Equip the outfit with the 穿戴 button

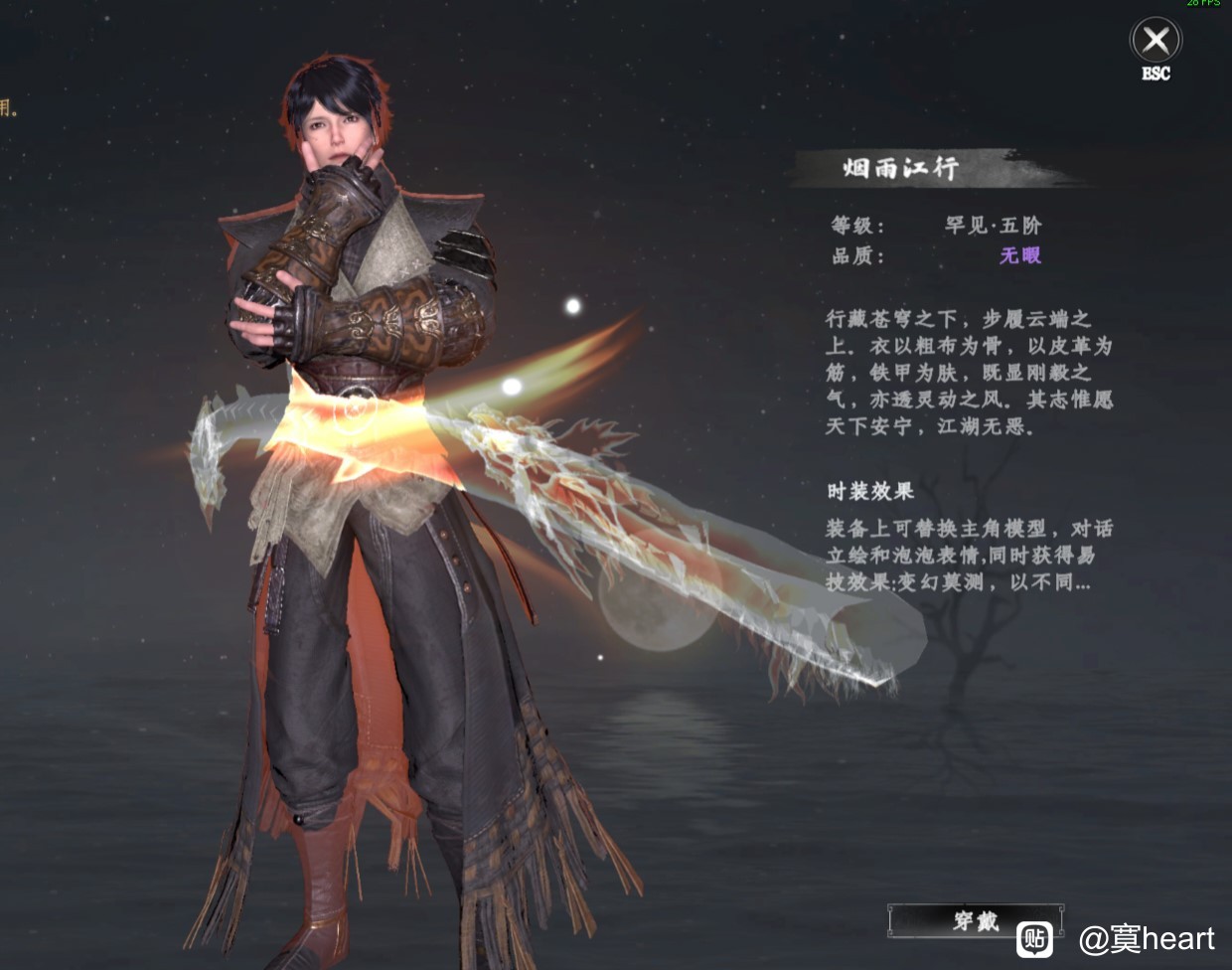tap(974, 920)
